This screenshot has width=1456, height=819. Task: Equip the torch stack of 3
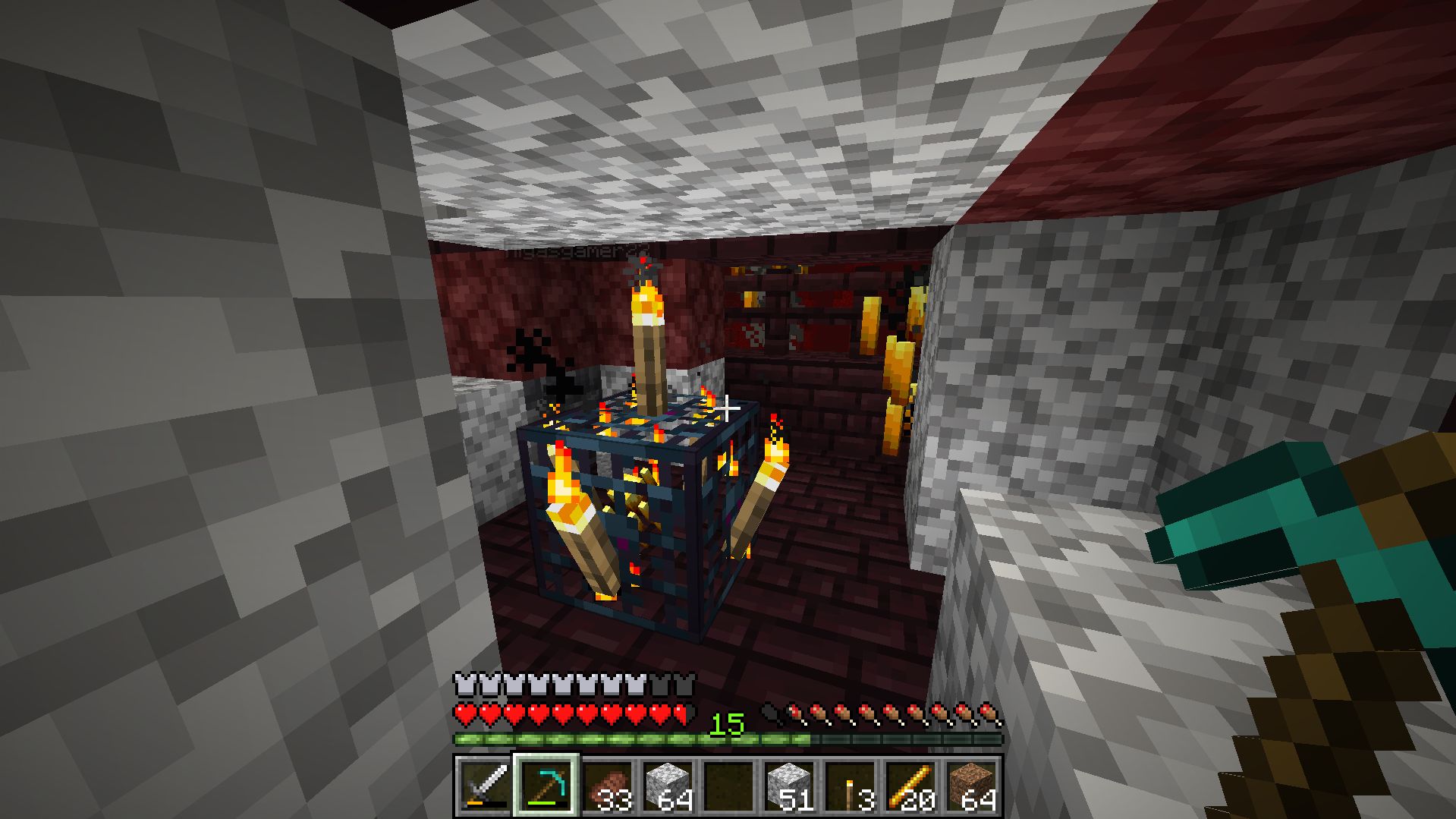pos(850,786)
